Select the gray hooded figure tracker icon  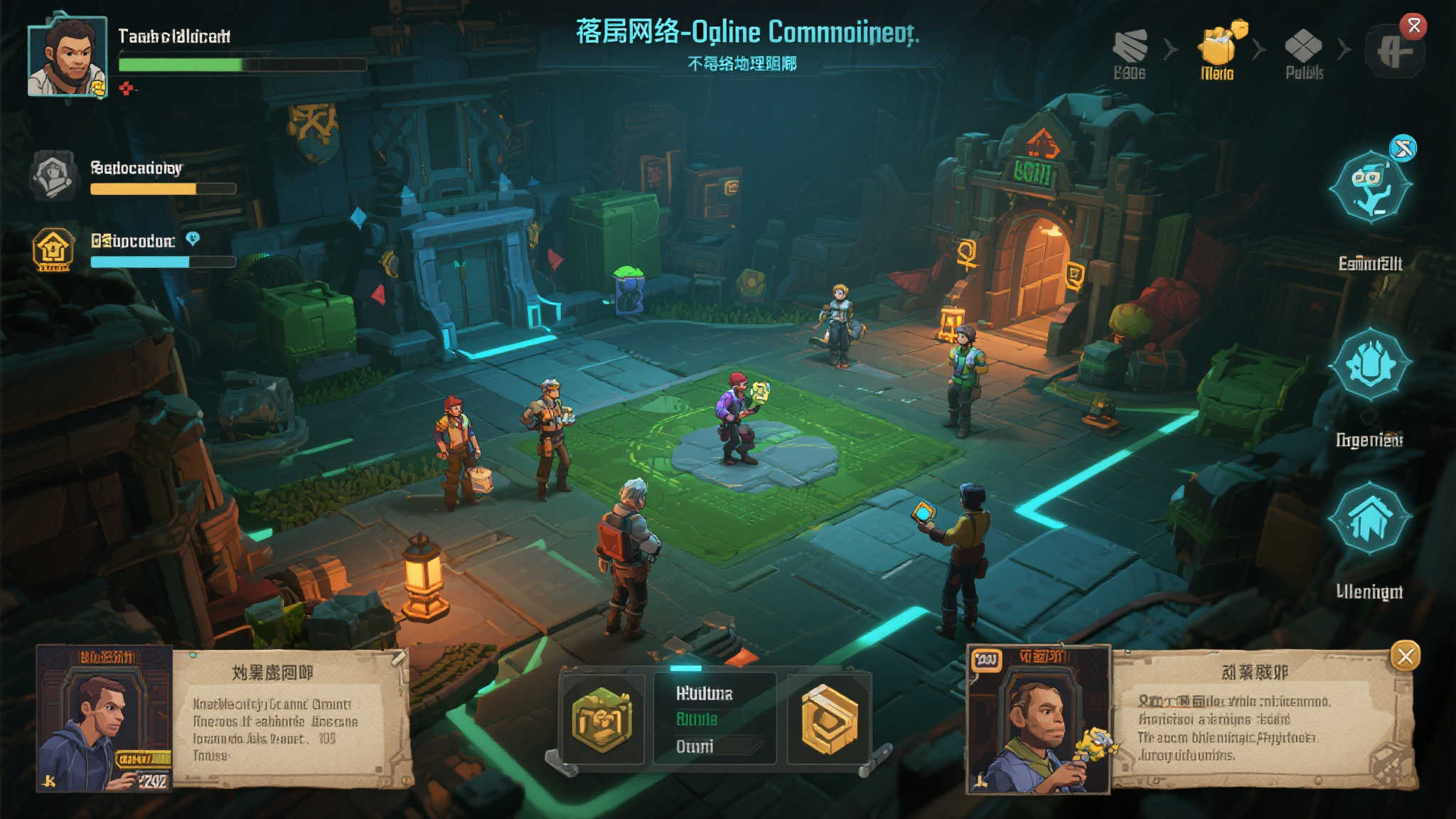[x=53, y=176]
